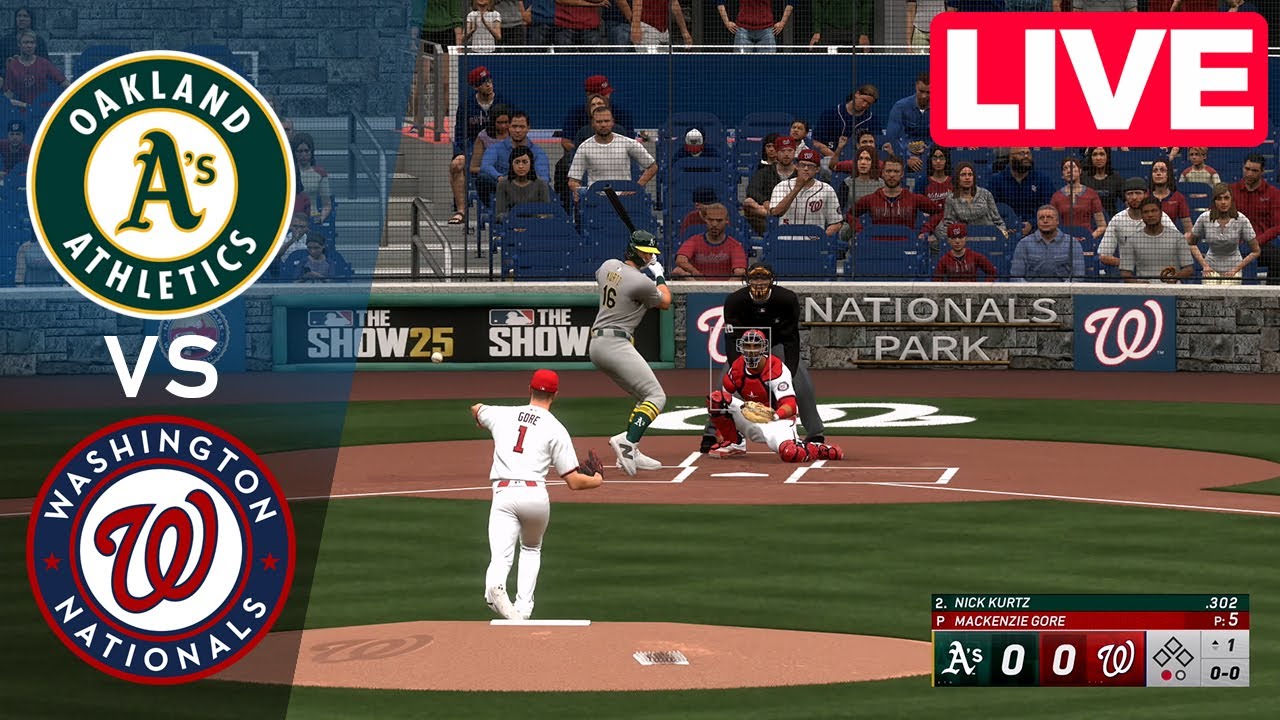Toggle the white pitch indicator dot
The width and height of the screenshot is (1280, 720).
(1180, 674)
